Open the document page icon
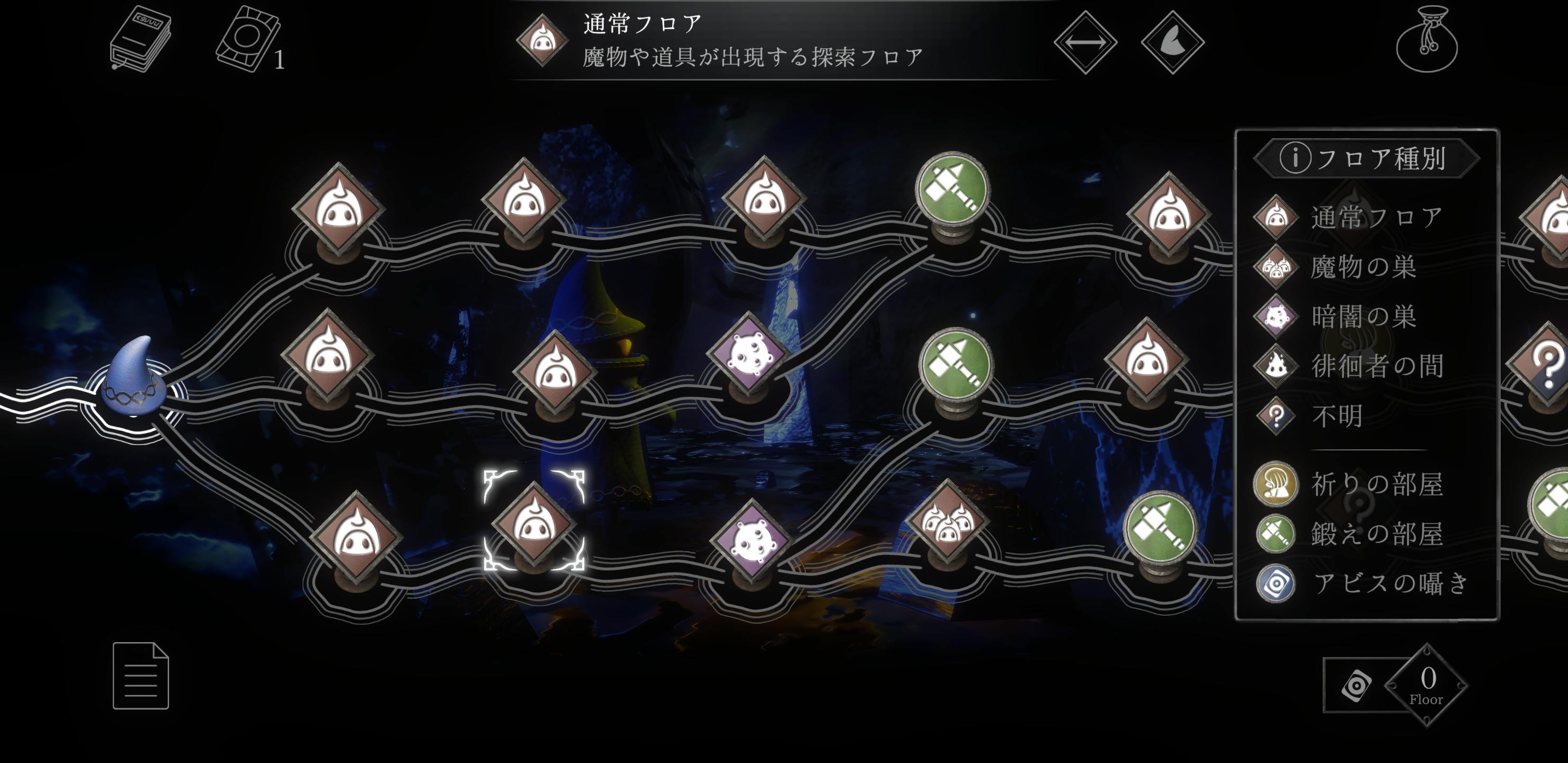 140,676
